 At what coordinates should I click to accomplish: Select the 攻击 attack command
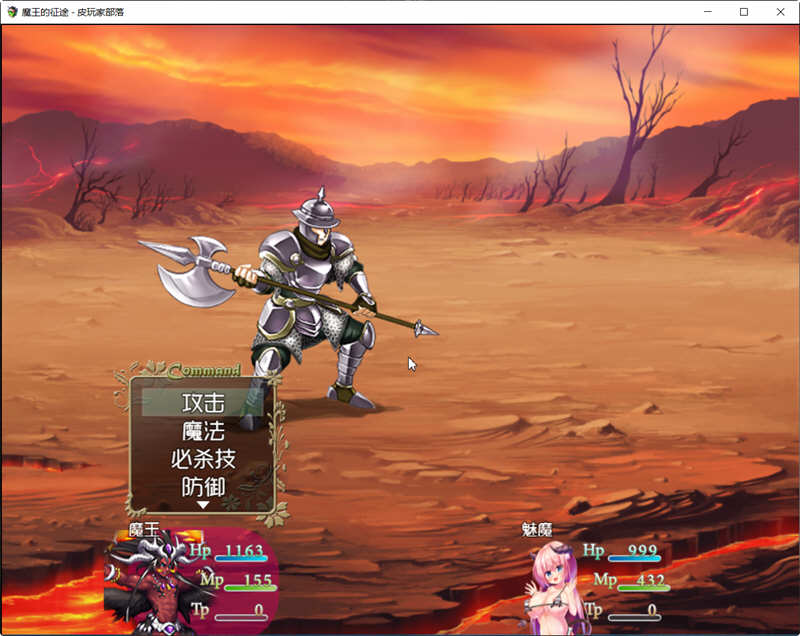tap(203, 403)
